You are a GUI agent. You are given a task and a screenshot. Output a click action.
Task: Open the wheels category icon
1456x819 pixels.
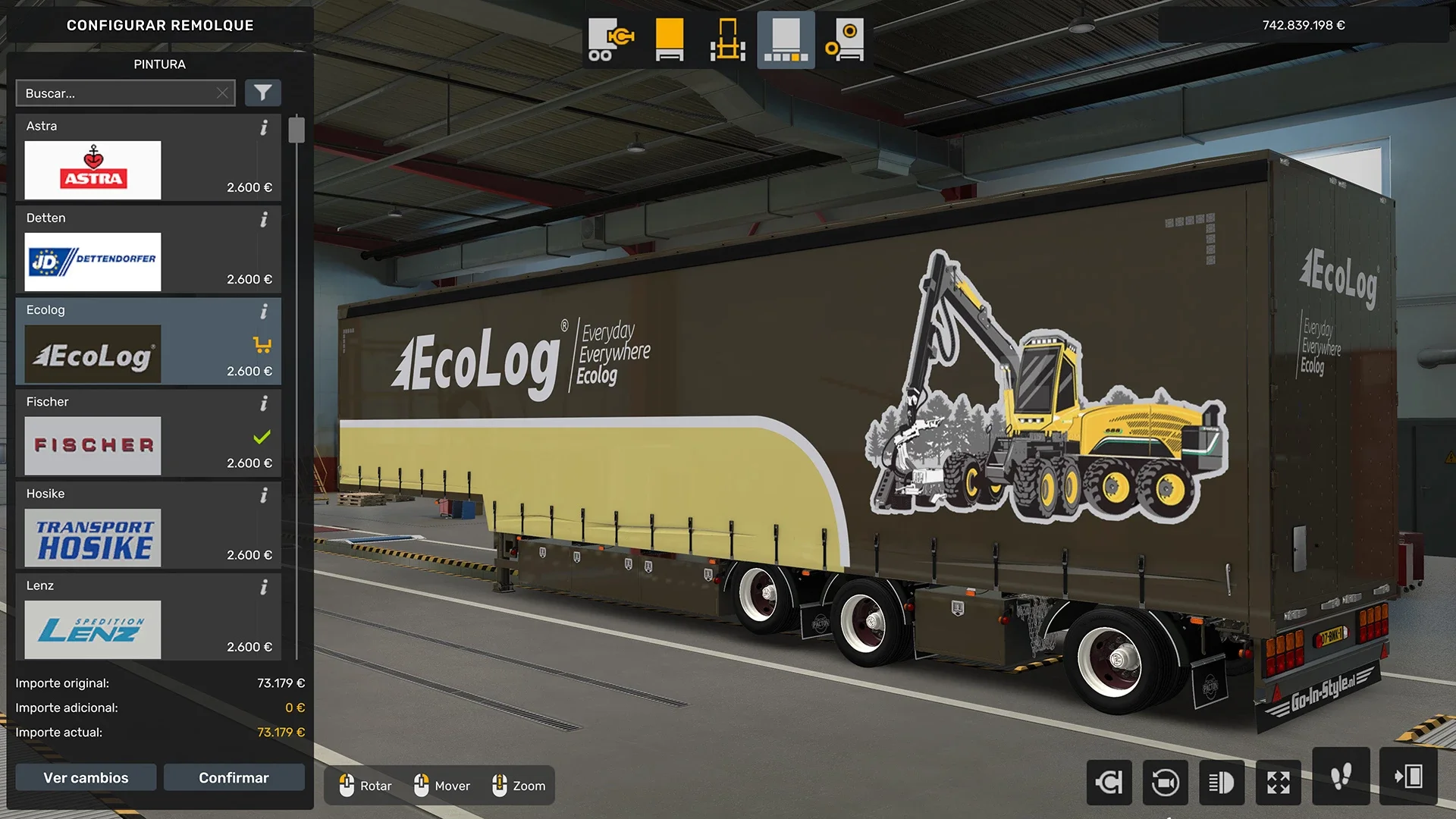tap(844, 39)
